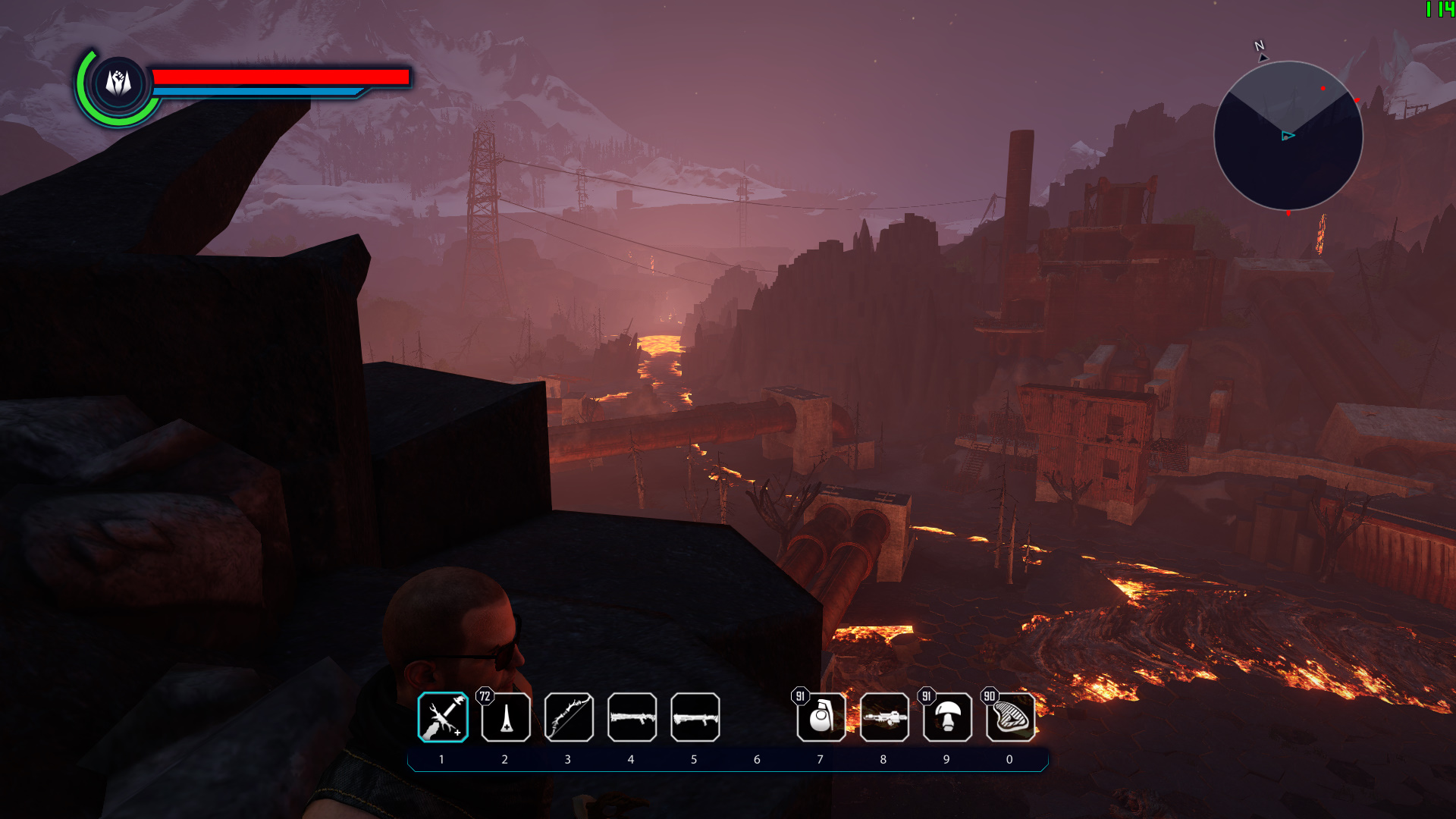Viewport: 1456px width, 819px height.
Task: Use the elex potion in slot 2
Action: pos(506,717)
